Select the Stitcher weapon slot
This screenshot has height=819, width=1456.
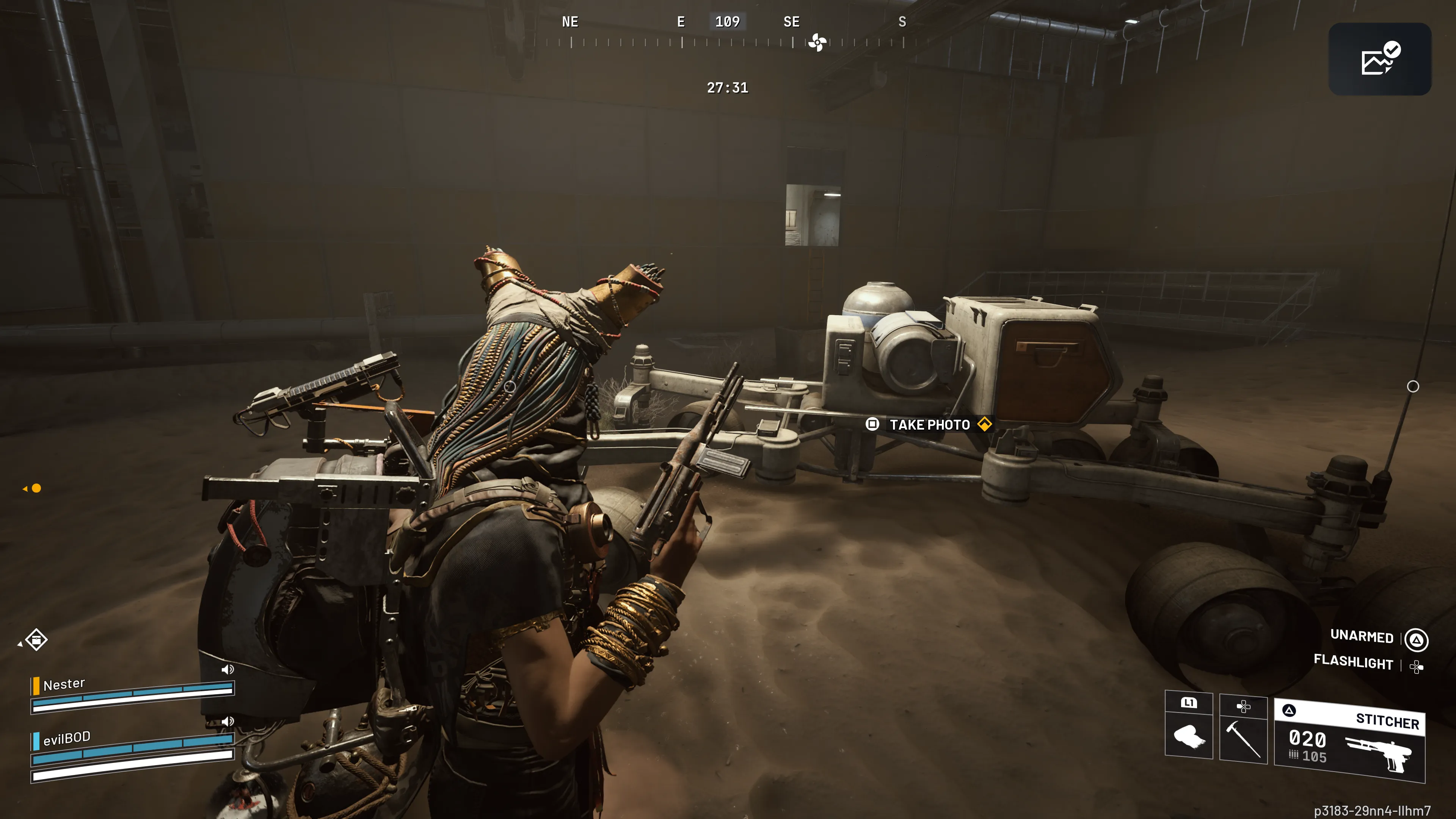[x=1349, y=741]
